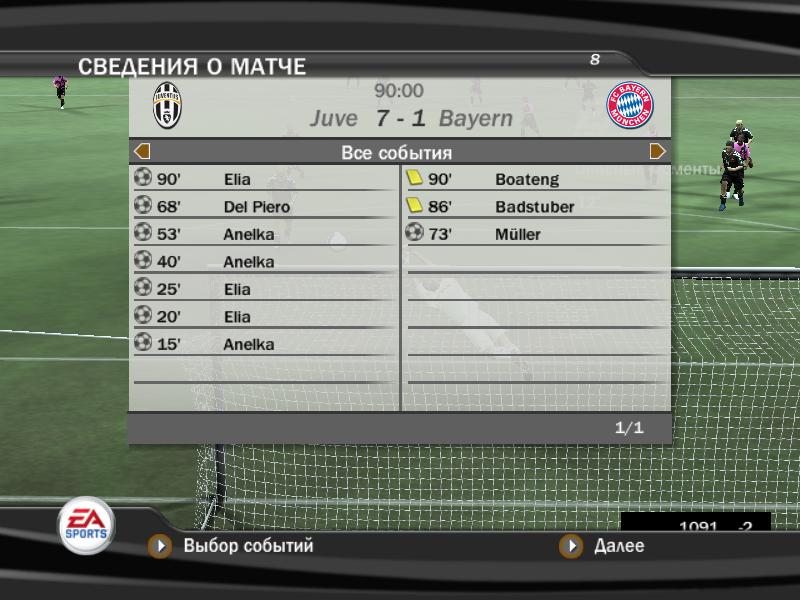Click the right arrow beside Все события
Screen dimensions: 800x600
(x=657, y=152)
